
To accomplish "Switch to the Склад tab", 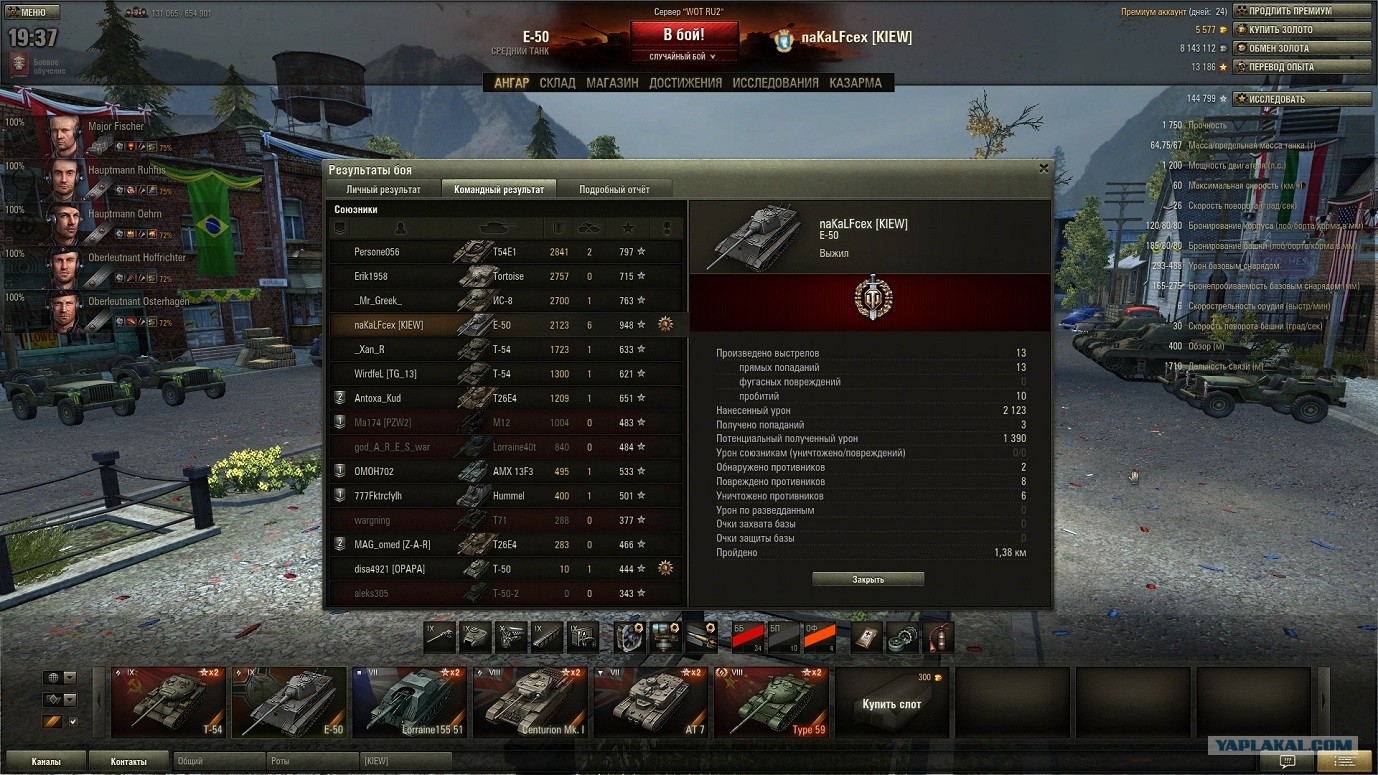I will (x=557, y=83).
